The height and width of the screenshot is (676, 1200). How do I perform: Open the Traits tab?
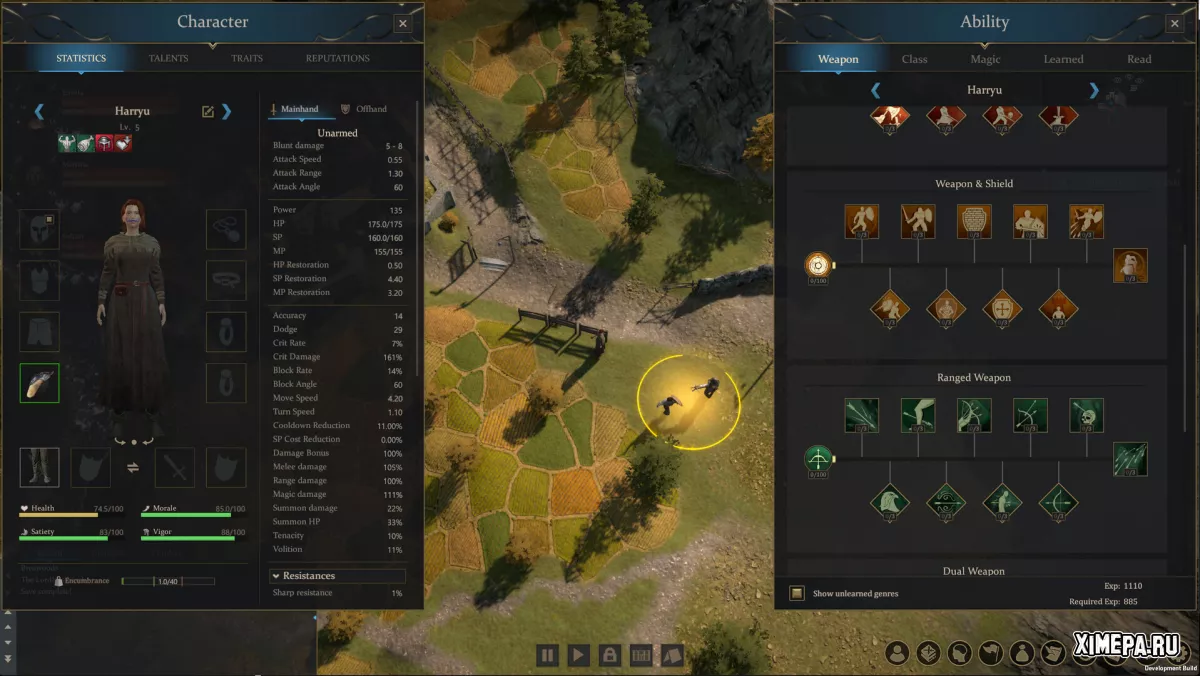247,58
